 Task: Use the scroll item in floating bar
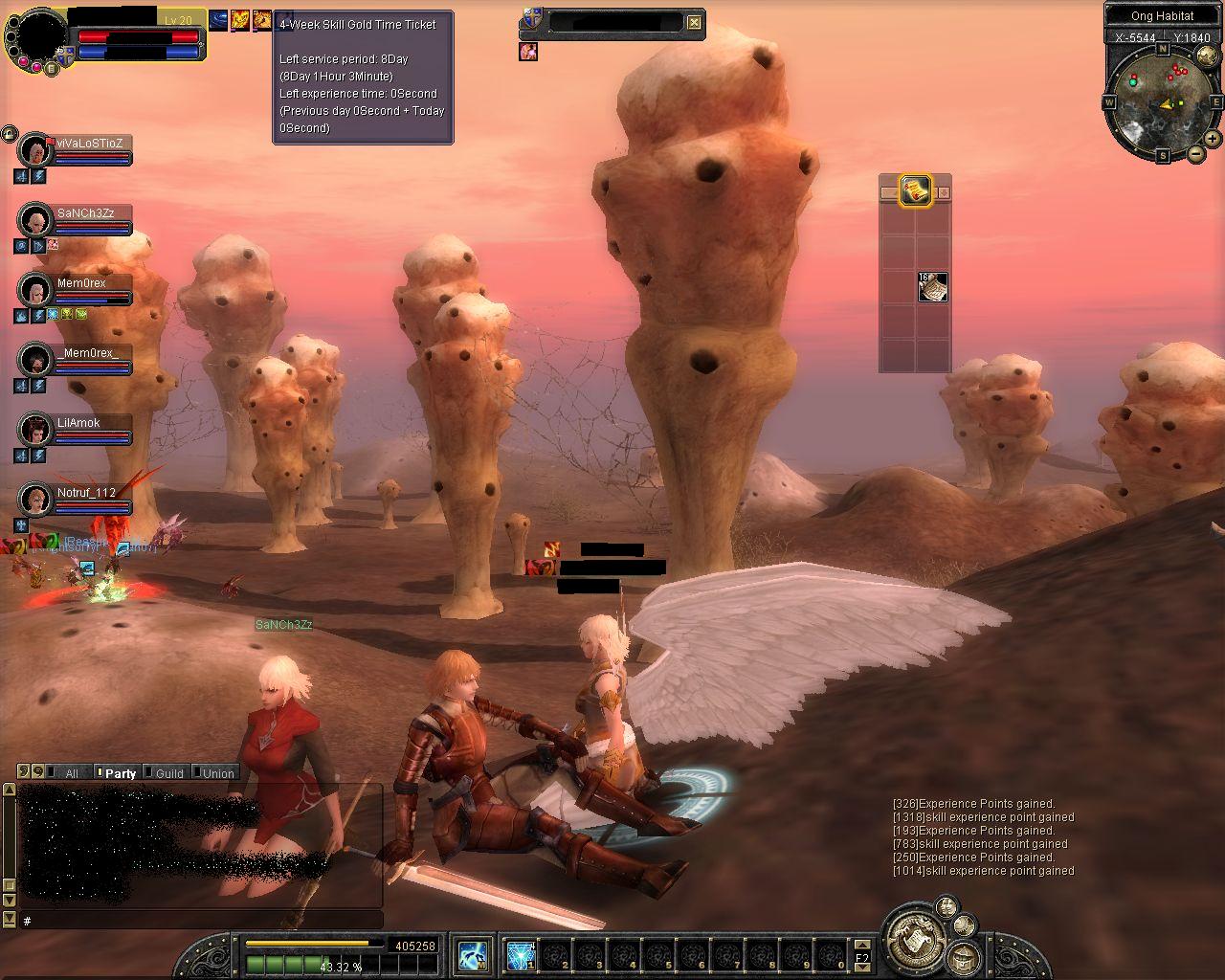point(933,287)
